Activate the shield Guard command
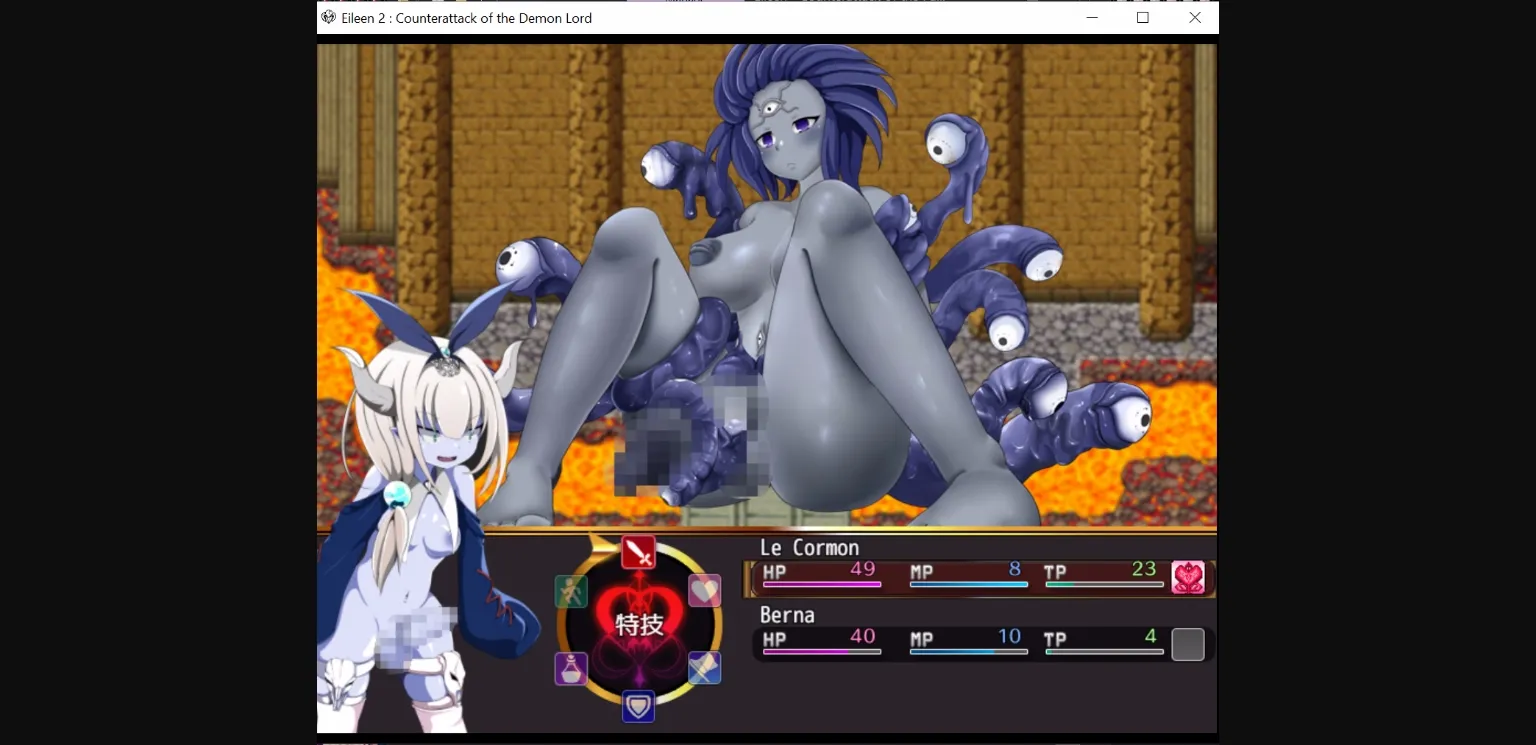The width and height of the screenshot is (1536, 745). (638, 707)
